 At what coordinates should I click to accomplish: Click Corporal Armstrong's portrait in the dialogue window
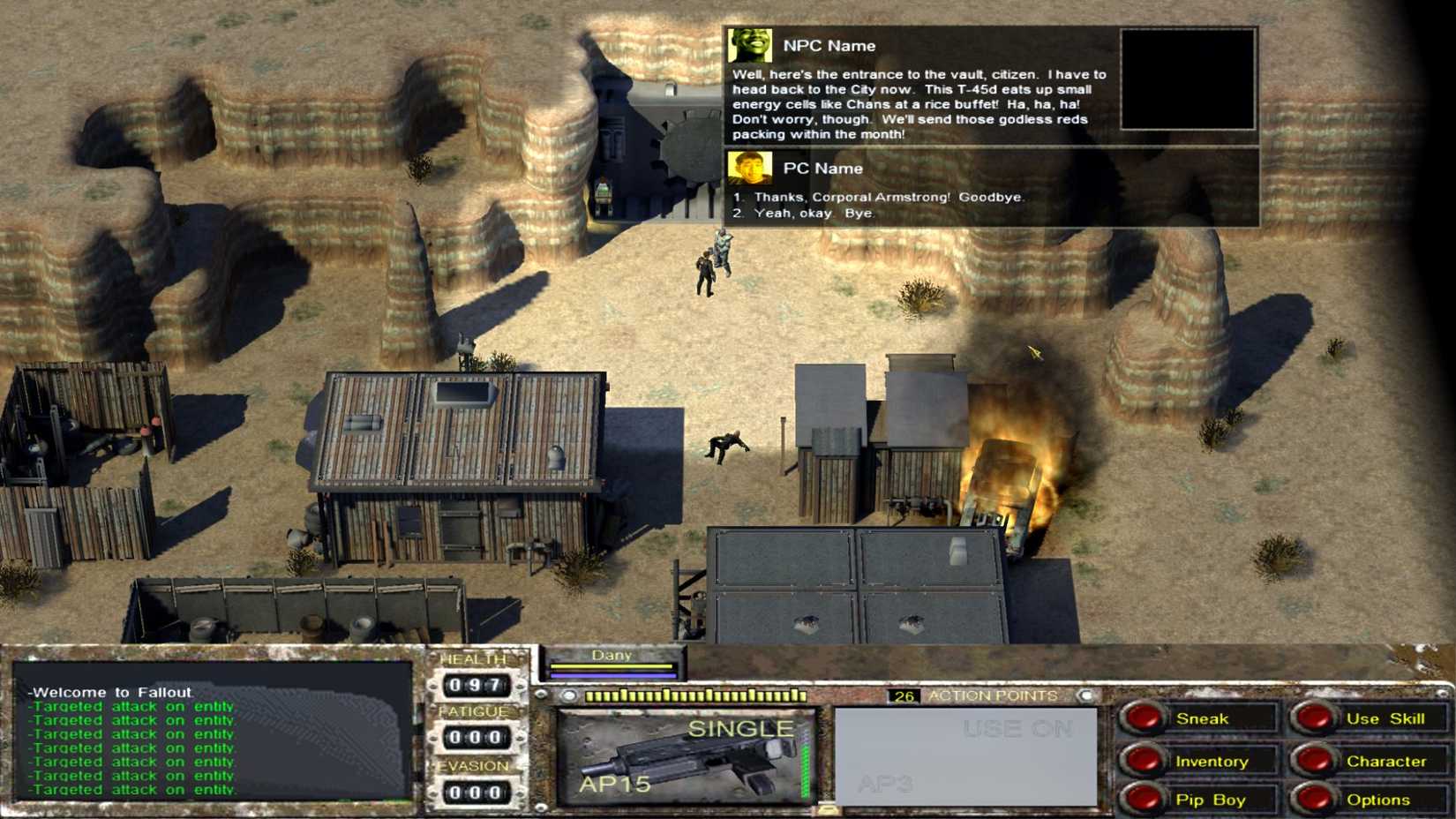tap(747, 43)
